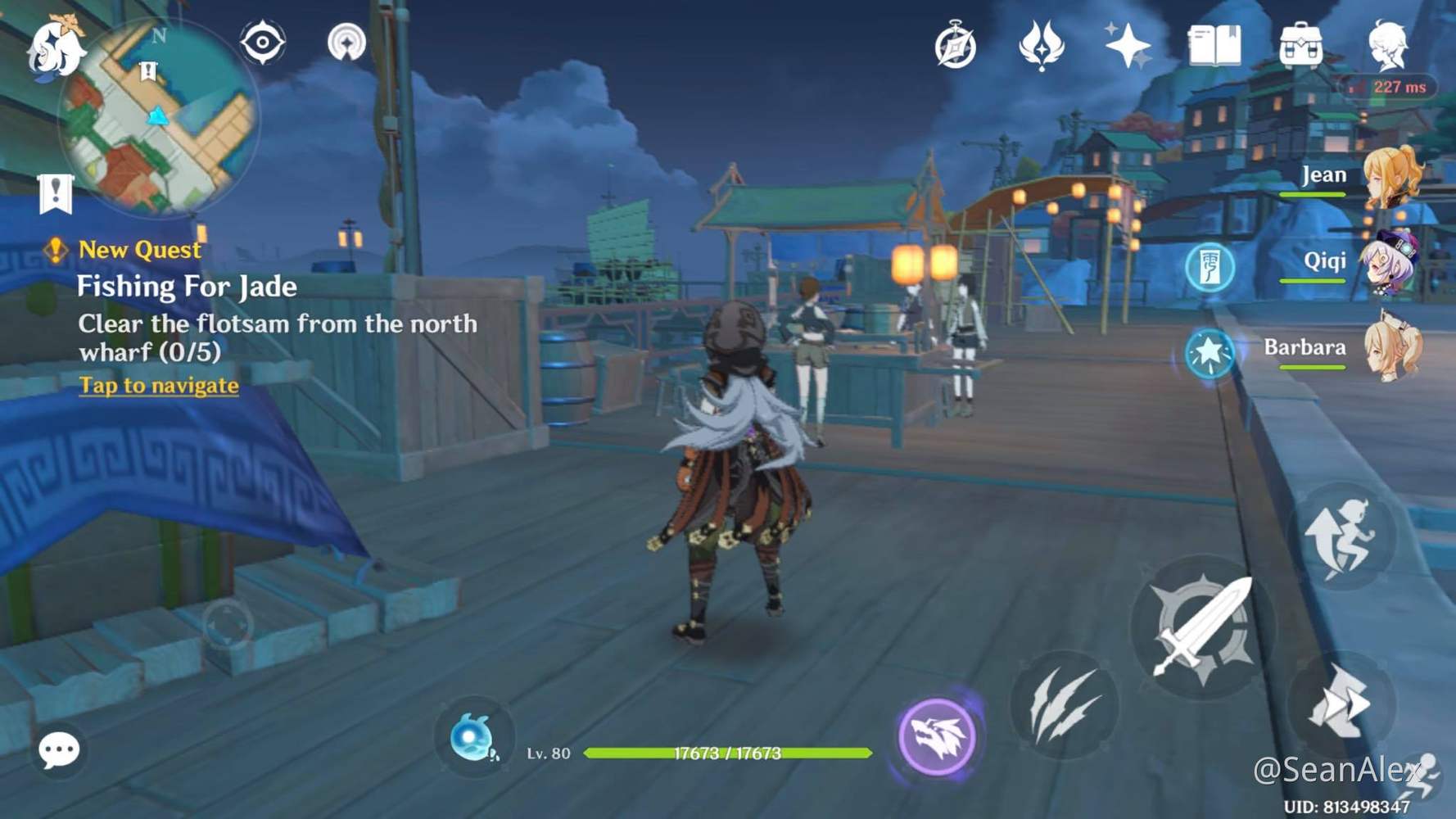The height and width of the screenshot is (819, 1456).
Task: Select the Fishing For Jade quest
Action: point(188,286)
